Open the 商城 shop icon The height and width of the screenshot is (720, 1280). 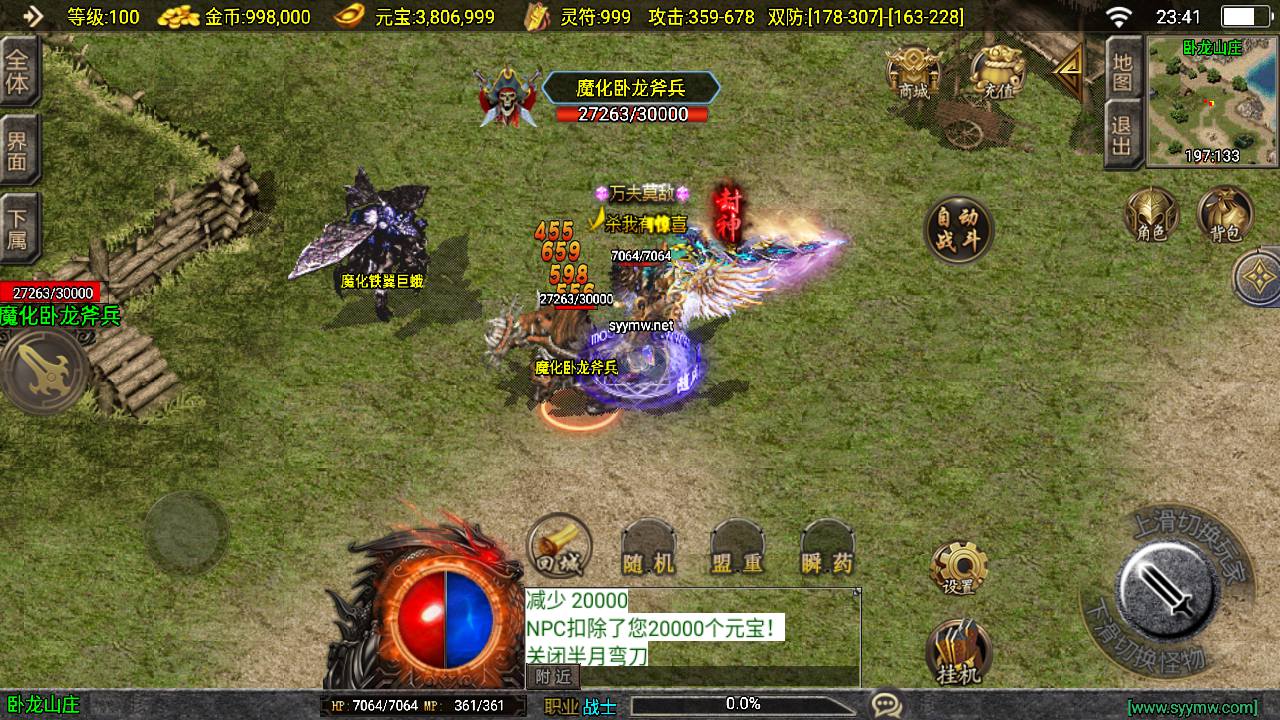click(x=913, y=73)
